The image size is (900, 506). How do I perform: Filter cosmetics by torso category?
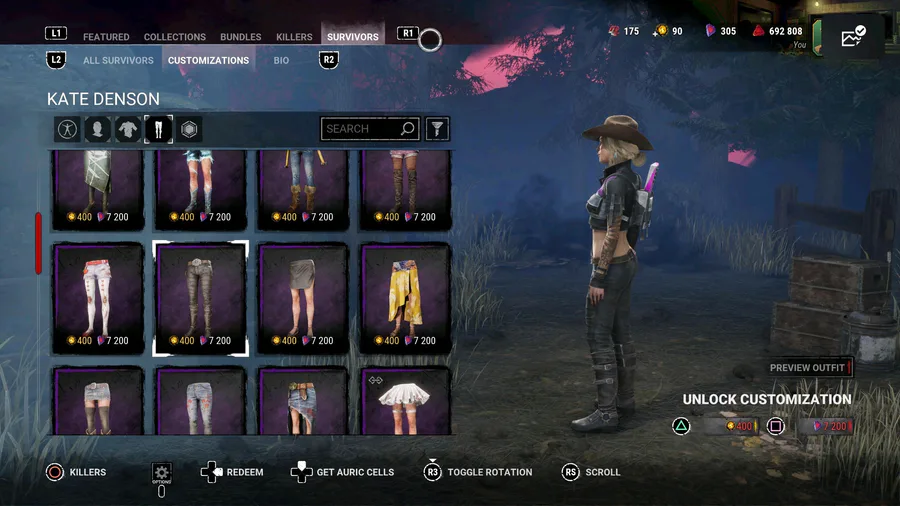[128, 129]
